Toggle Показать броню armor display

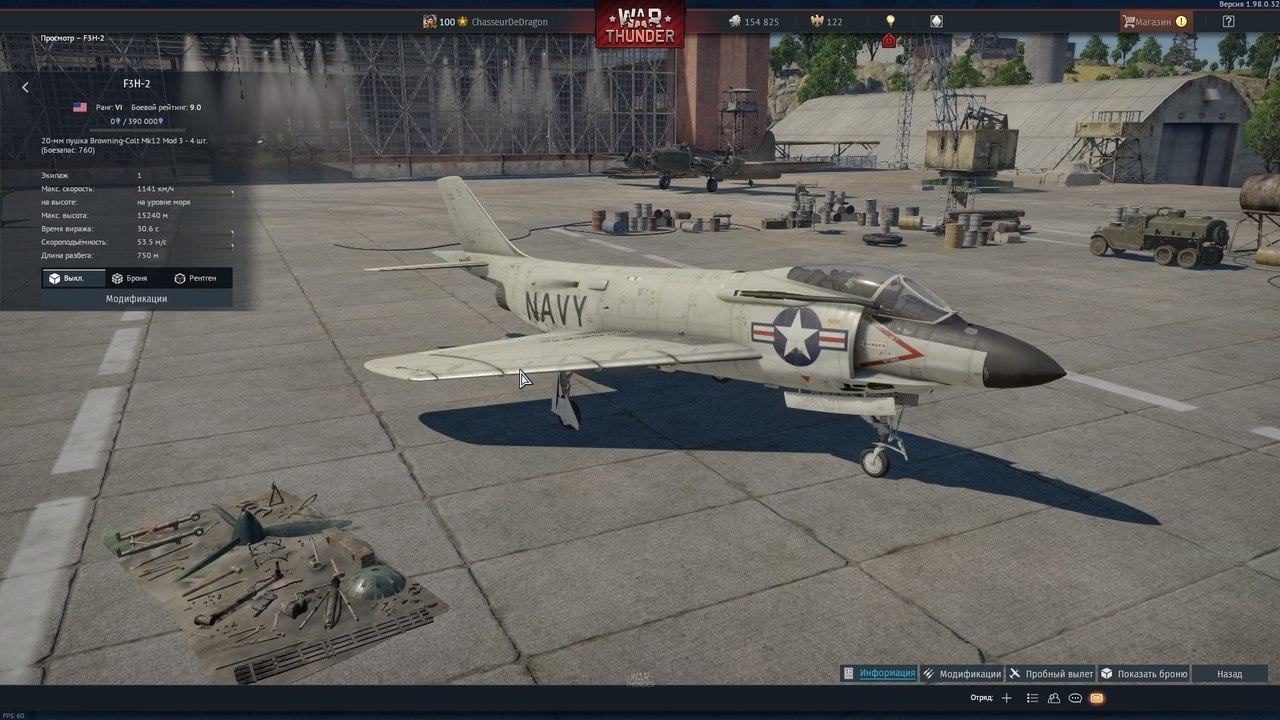pos(1144,674)
